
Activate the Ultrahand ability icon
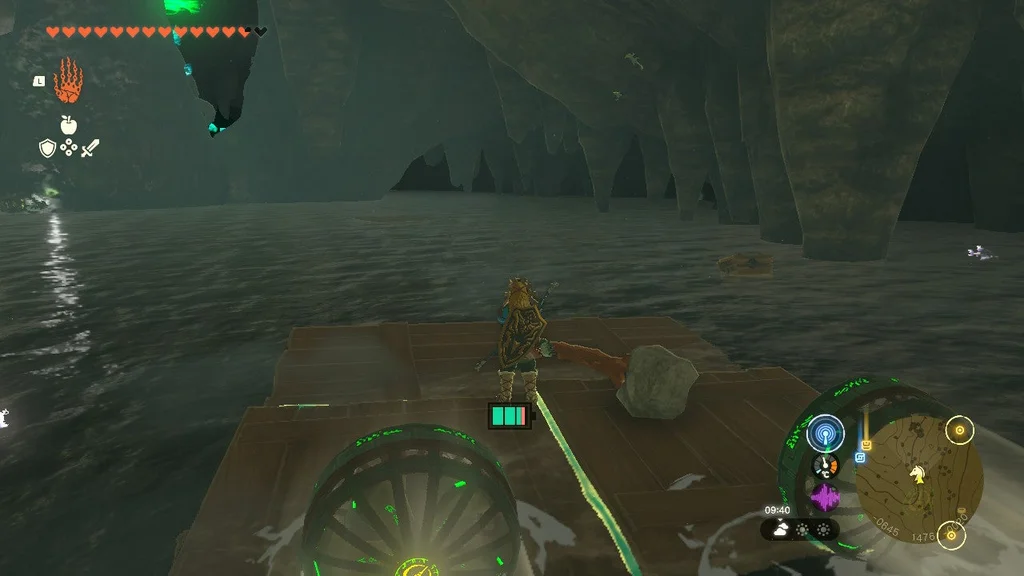(x=68, y=80)
